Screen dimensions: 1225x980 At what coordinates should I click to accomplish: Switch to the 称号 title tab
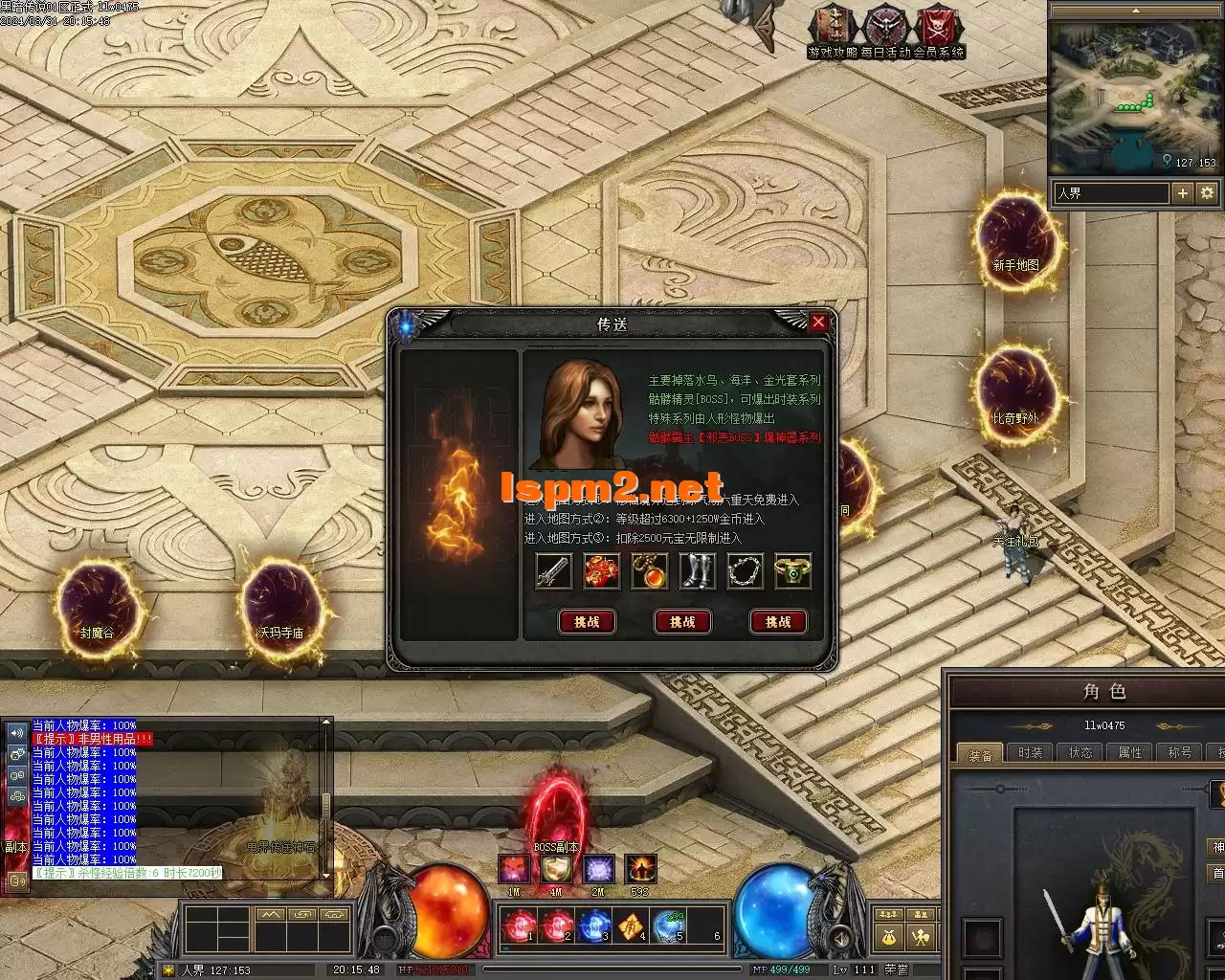point(1179,753)
